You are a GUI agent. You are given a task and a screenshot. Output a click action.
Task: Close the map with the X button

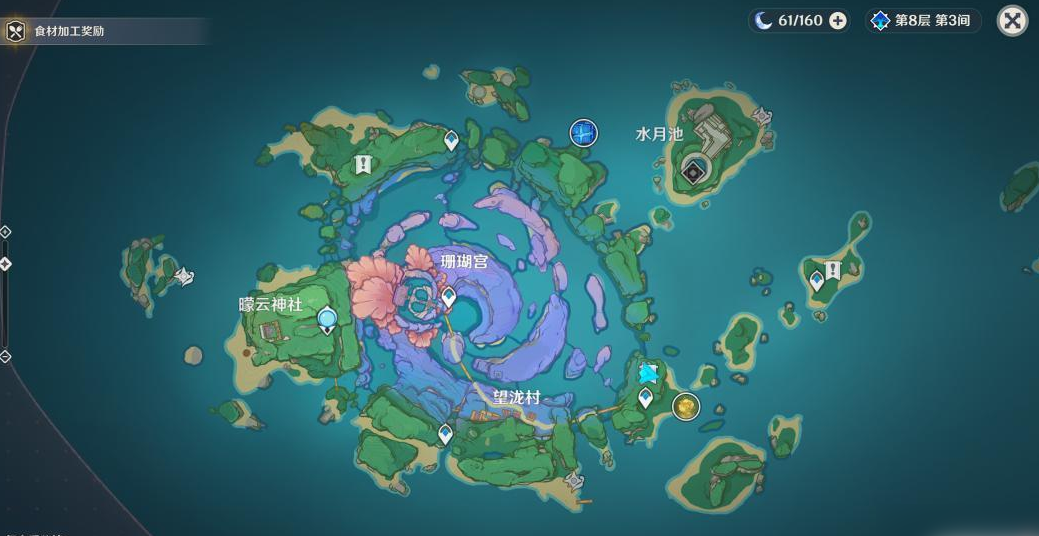tap(1012, 21)
